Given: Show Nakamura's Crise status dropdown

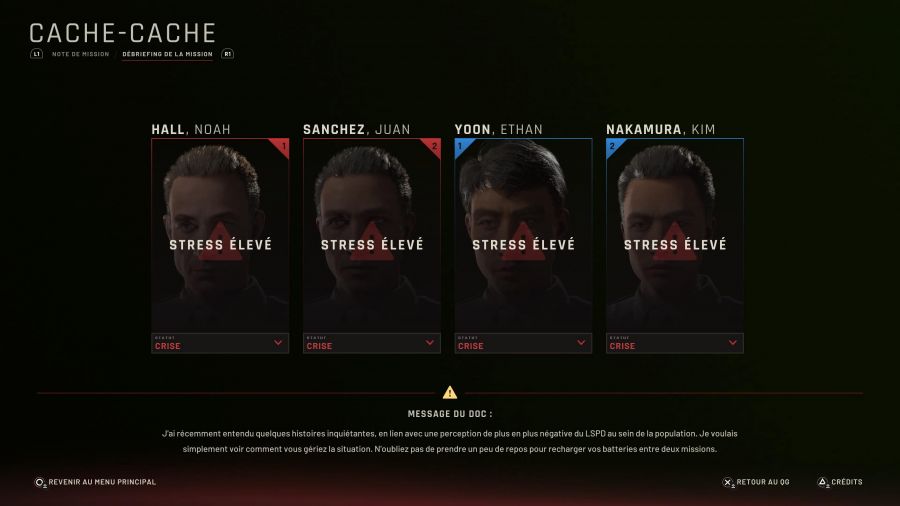Looking at the screenshot, I should pos(675,343).
